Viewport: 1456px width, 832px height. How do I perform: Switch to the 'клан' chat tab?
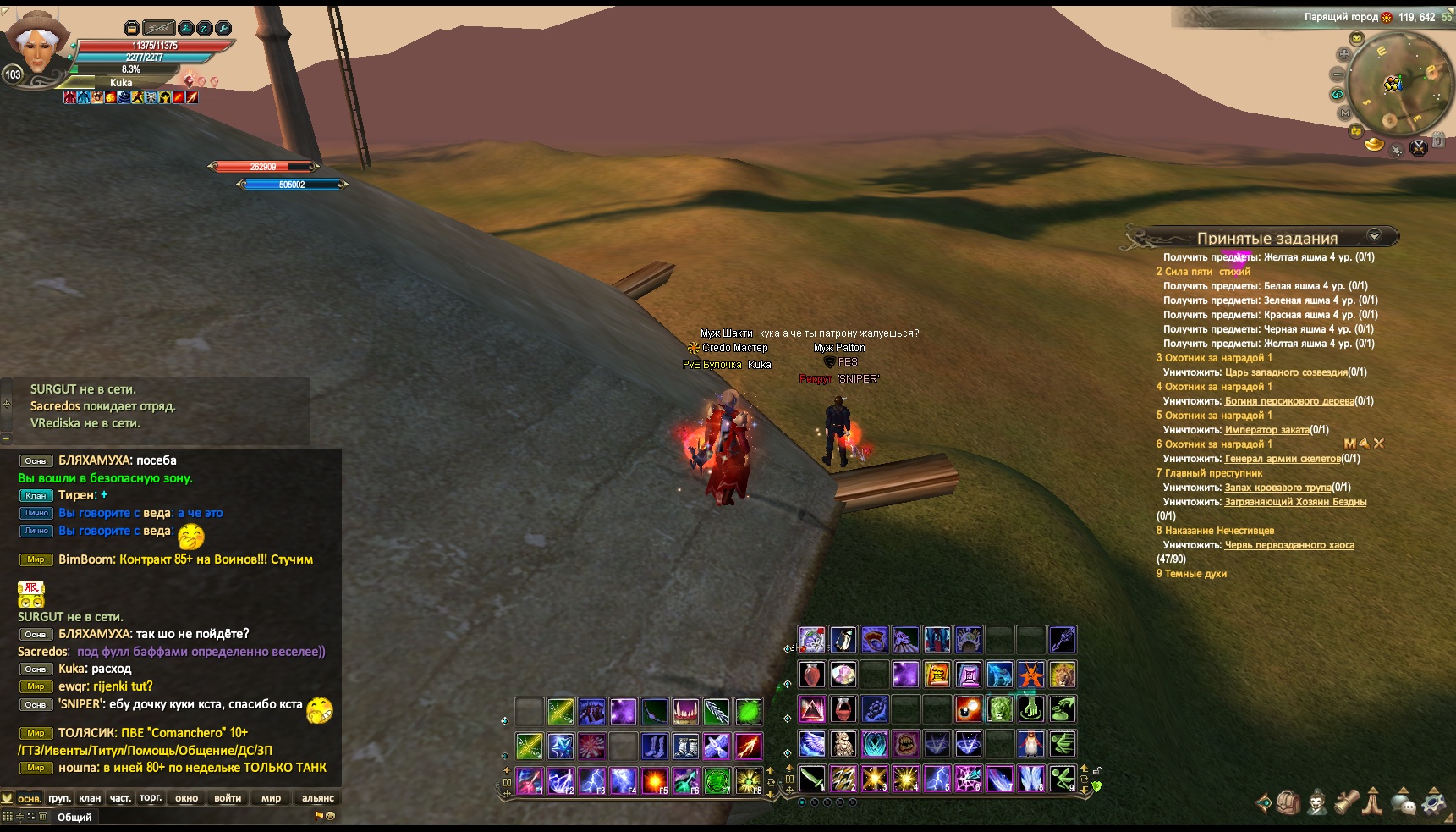point(90,798)
